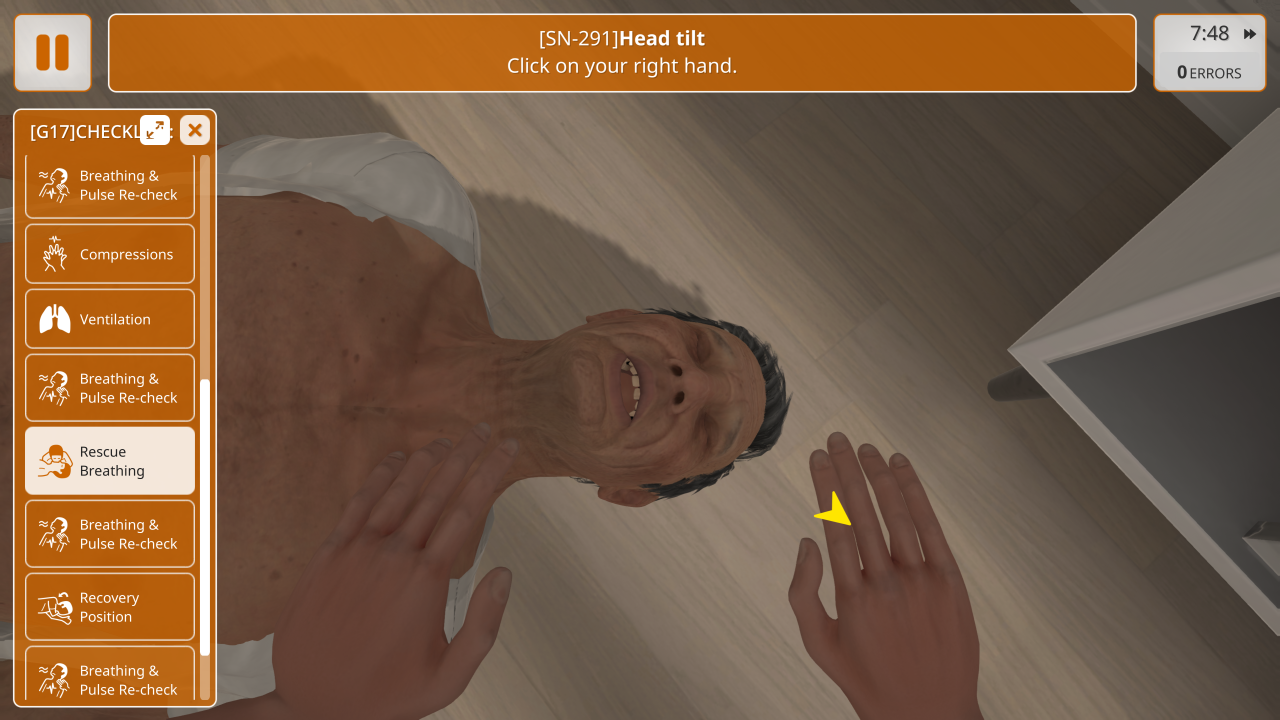This screenshot has height=720, width=1280.
Task: Select the hand marked by the yellow arrow
Action: coord(880,570)
